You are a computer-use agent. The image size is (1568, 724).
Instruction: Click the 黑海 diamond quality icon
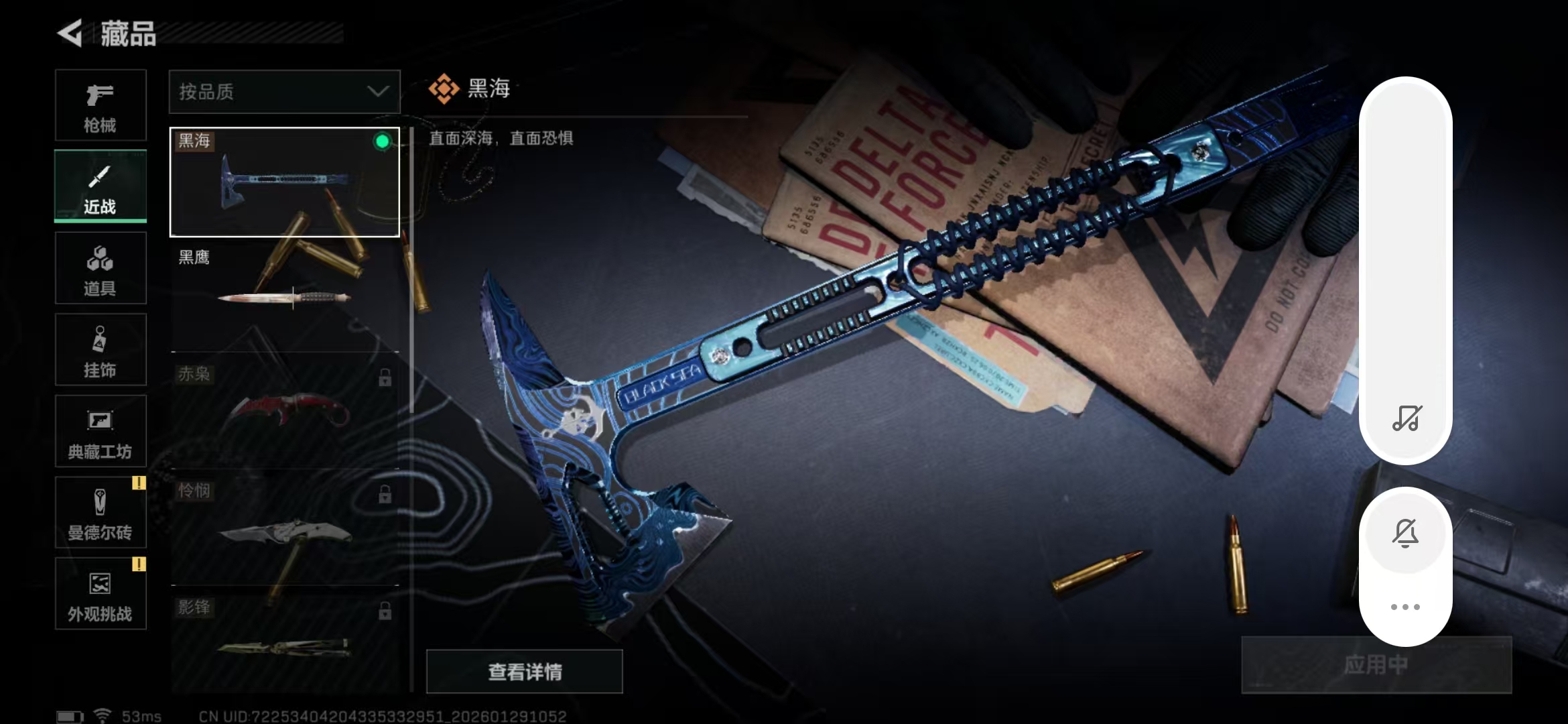click(444, 86)
